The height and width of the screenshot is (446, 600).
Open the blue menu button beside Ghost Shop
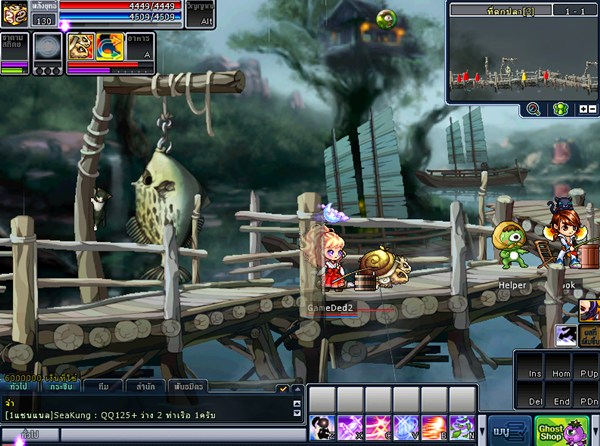[x=505, y=431]
